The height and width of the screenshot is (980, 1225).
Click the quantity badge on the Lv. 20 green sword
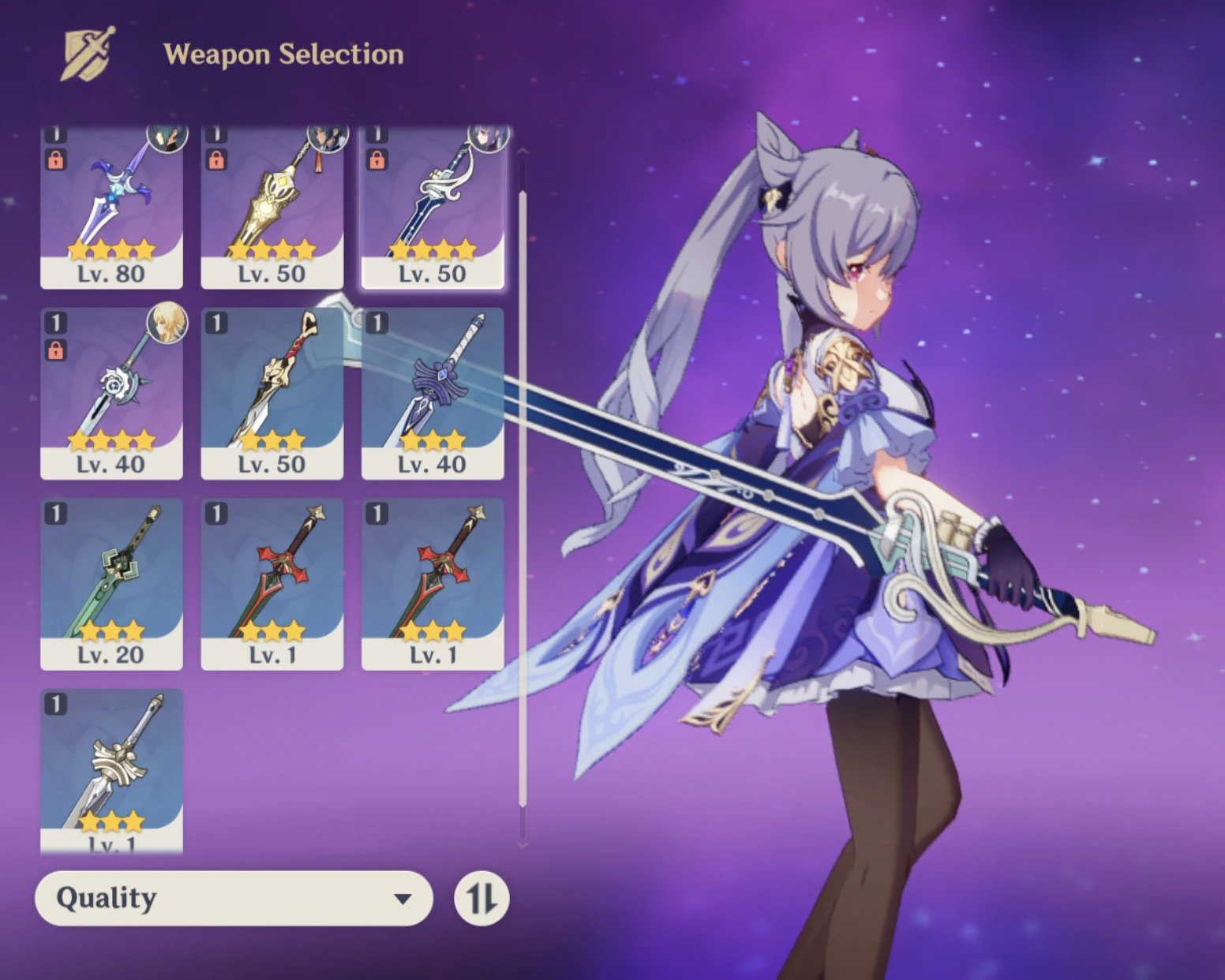click(56, 513)
